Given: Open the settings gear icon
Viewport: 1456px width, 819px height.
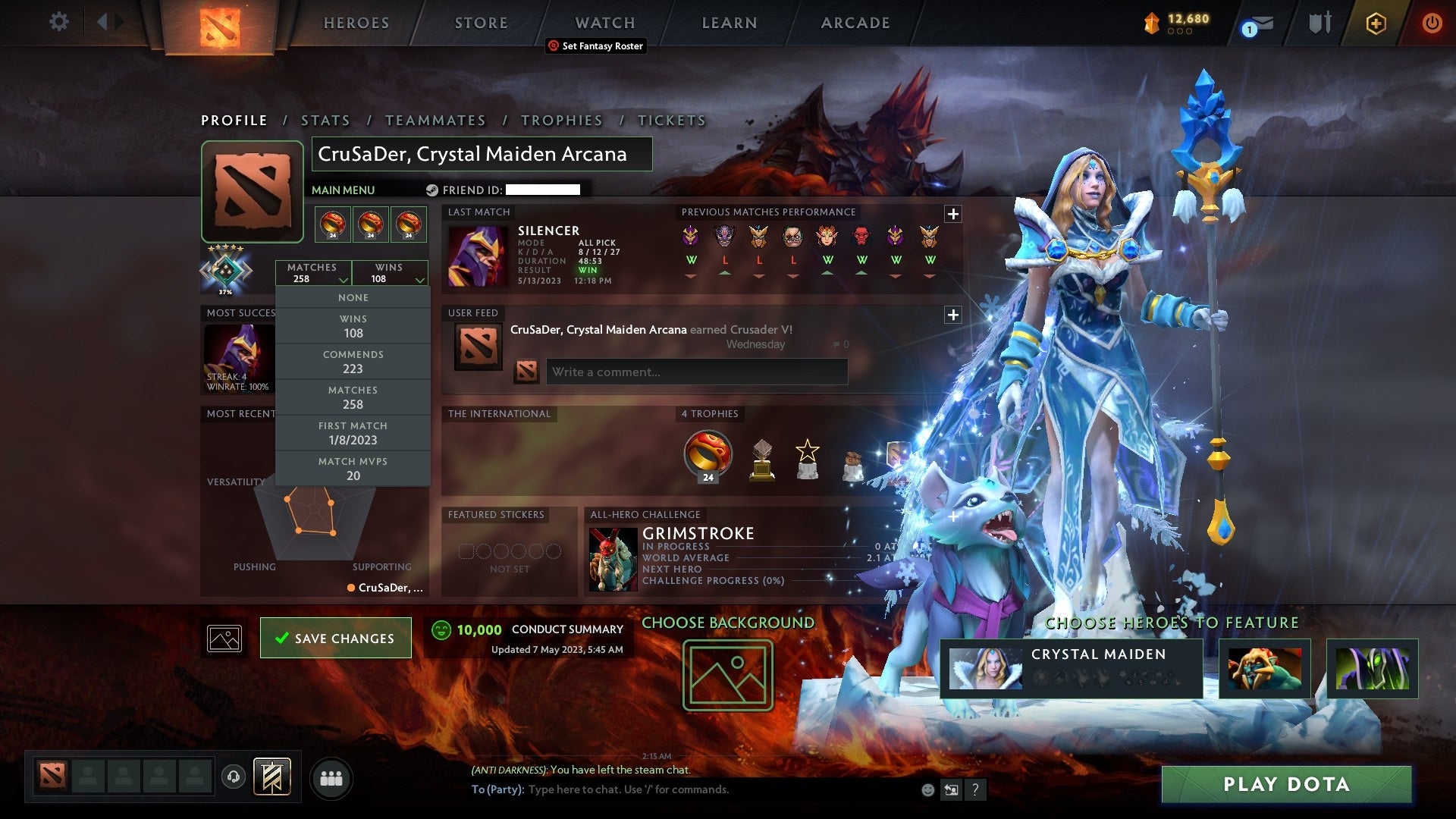Looking at the screenshot, I should [x=58, y=22].
